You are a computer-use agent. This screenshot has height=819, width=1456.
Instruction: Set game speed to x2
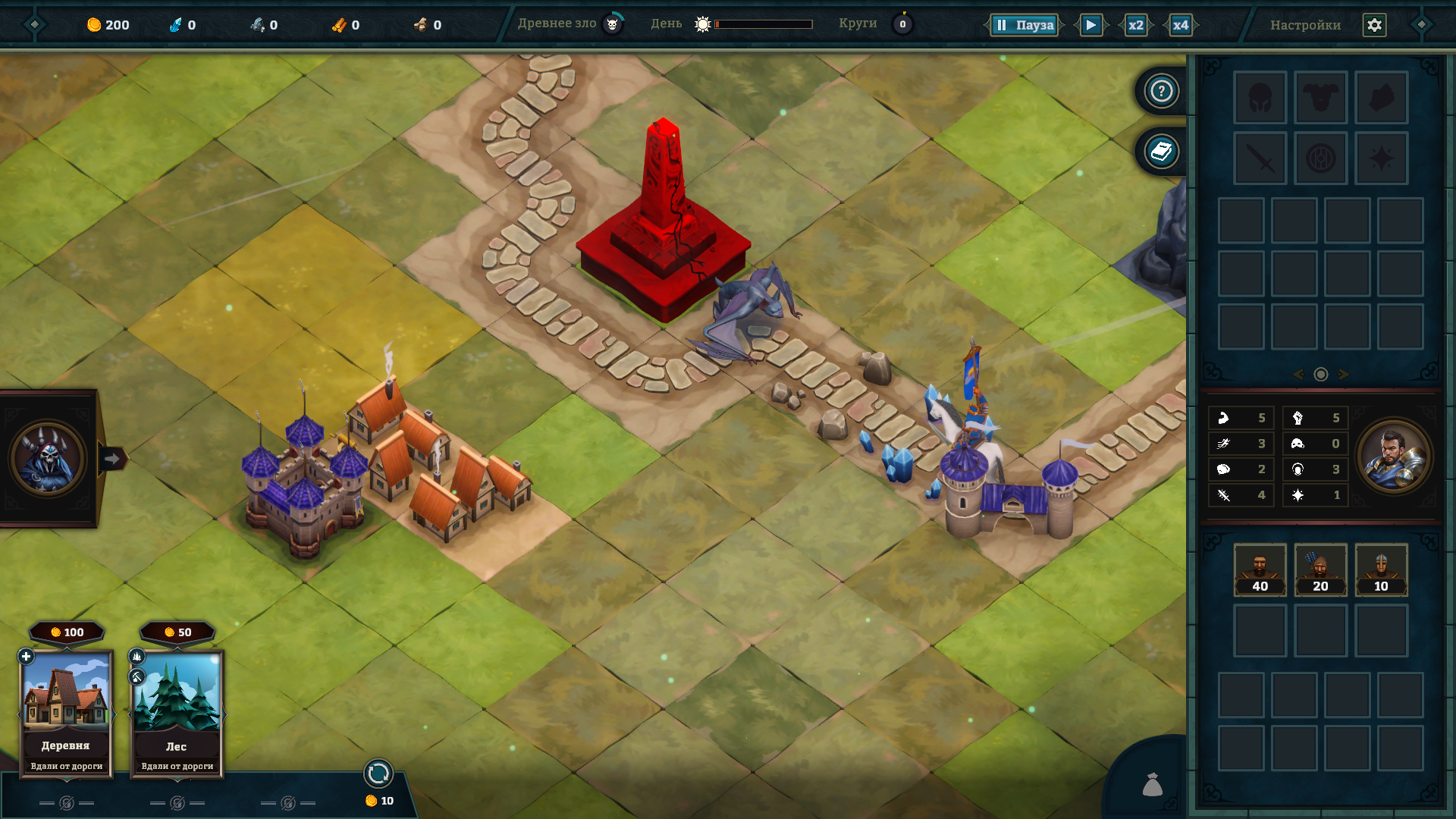[x=1135, y=25]
